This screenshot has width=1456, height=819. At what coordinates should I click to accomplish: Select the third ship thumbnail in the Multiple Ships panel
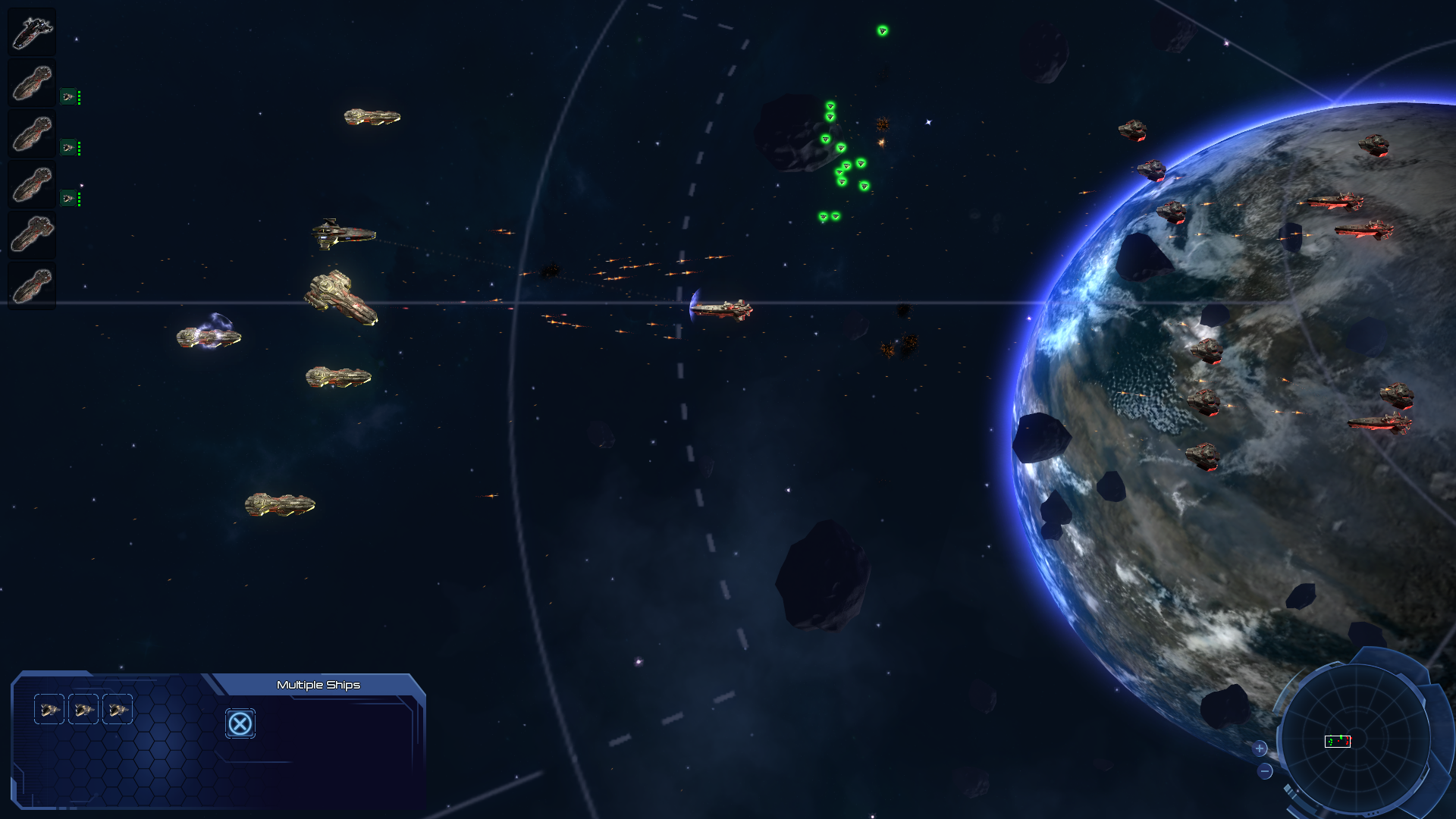tap(118, 710)
